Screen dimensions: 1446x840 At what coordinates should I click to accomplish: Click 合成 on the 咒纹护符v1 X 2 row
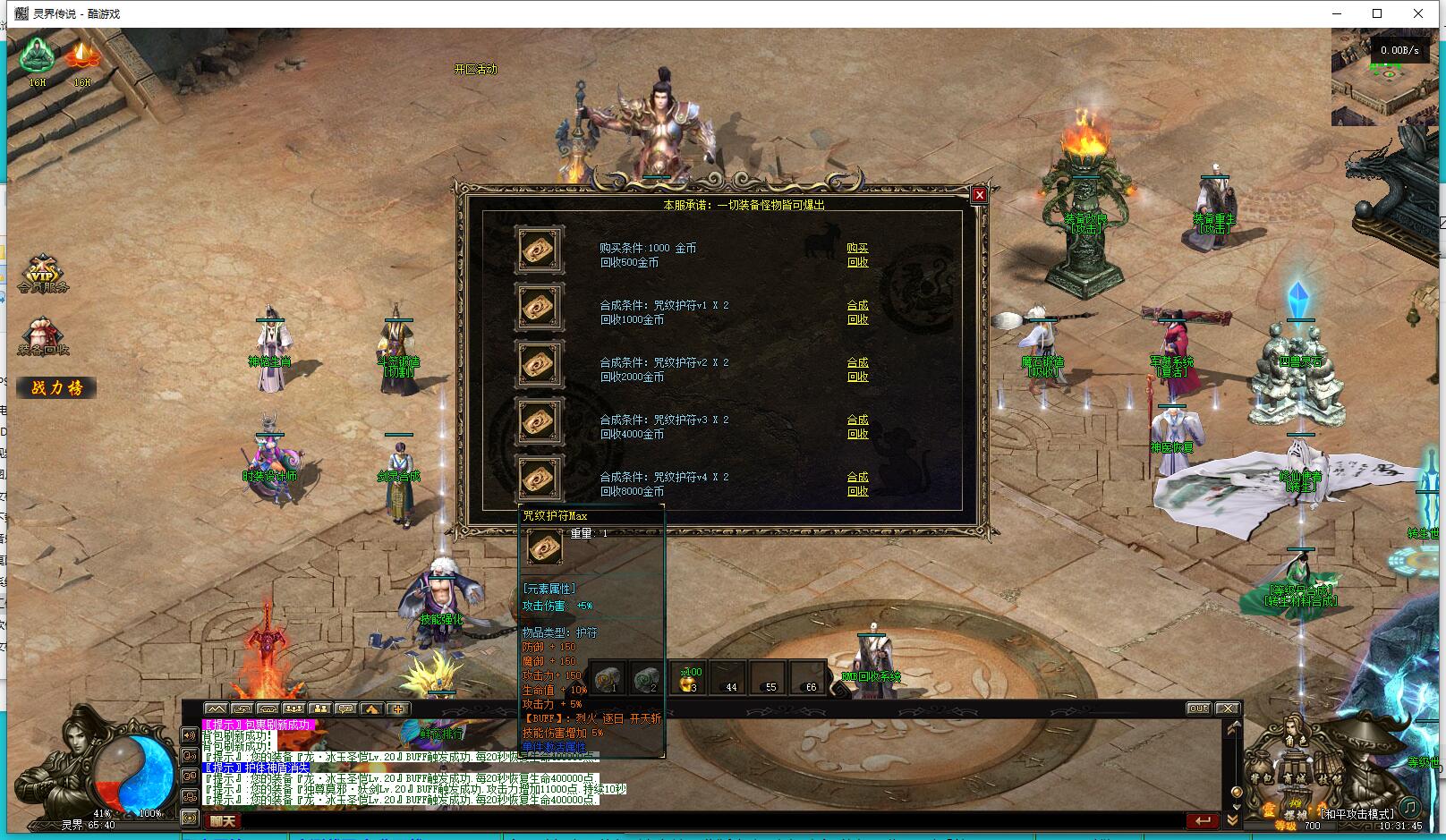click(x=857, y=305)
